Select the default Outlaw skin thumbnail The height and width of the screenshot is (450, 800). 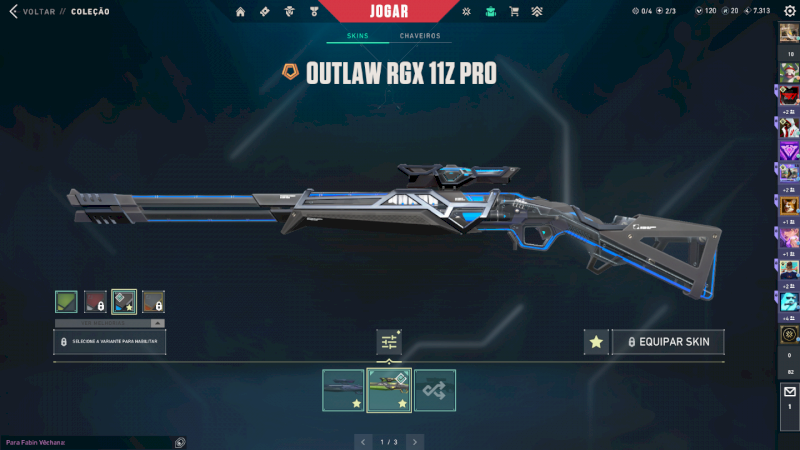(x=343, y=390)
